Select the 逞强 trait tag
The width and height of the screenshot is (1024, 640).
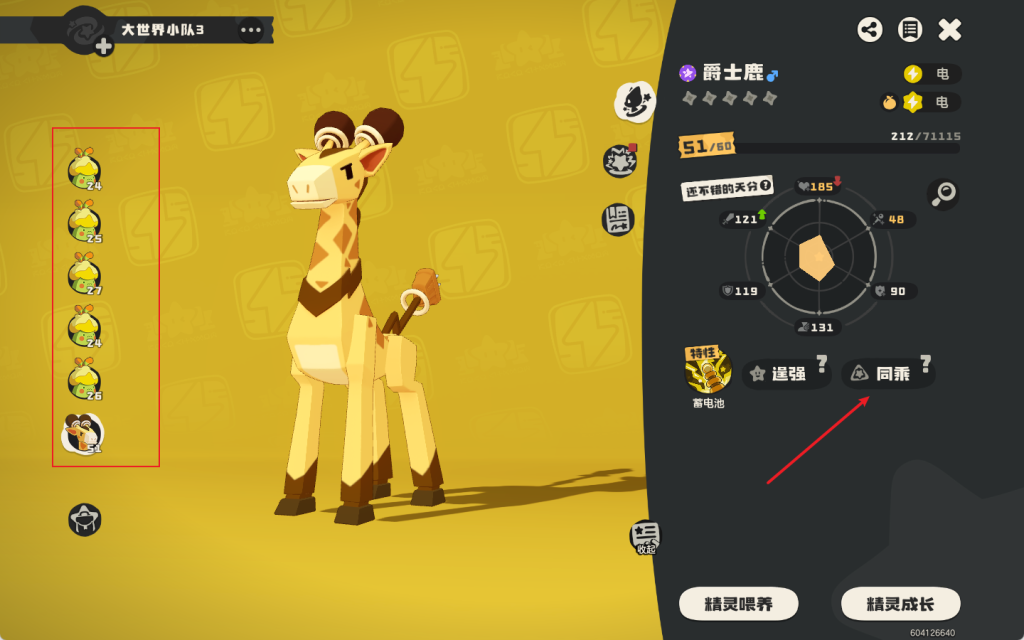pos(786,374)
